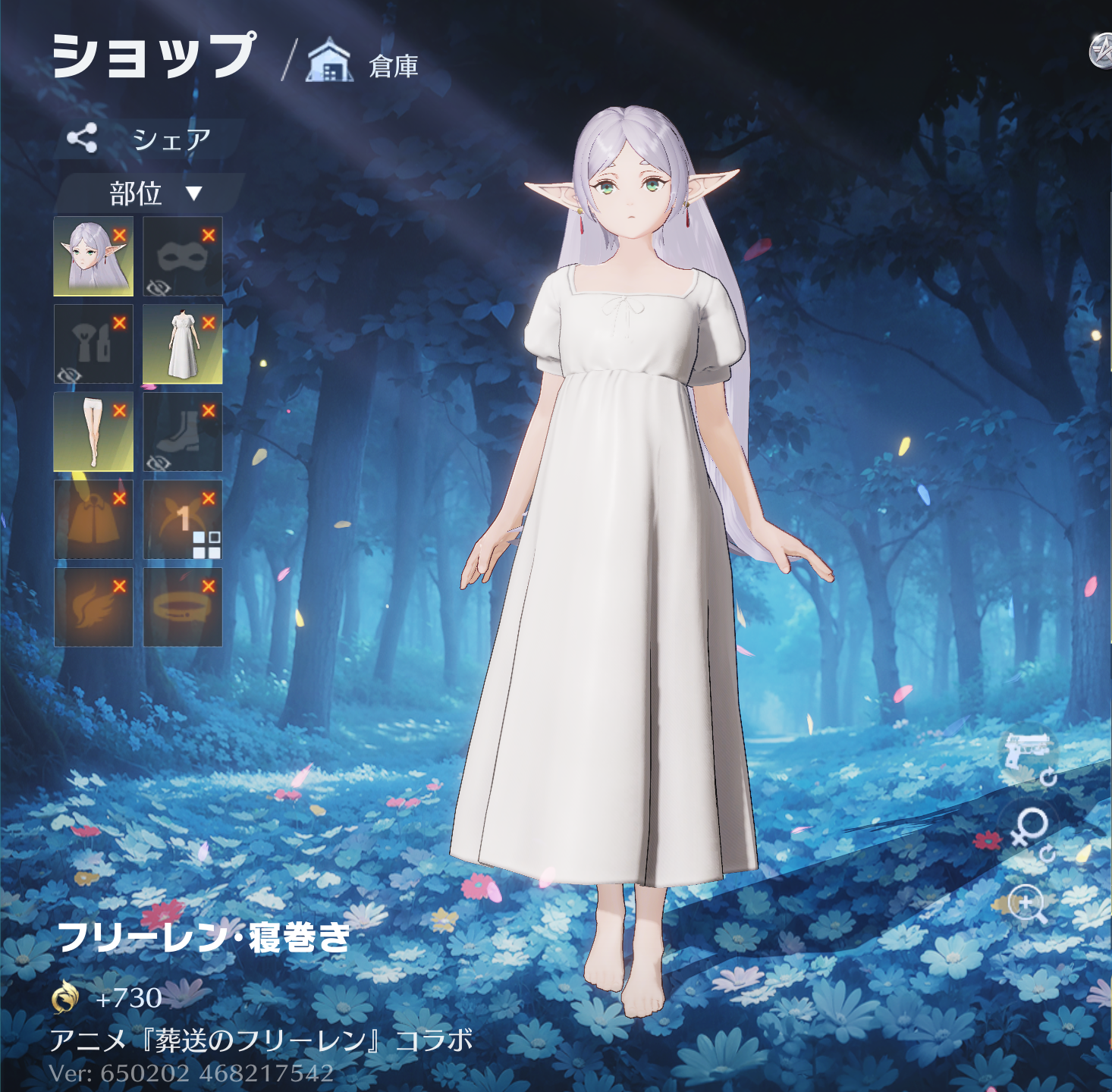
Task: Remove the equipped white nightgown with its X
Action: pos(209,323)
